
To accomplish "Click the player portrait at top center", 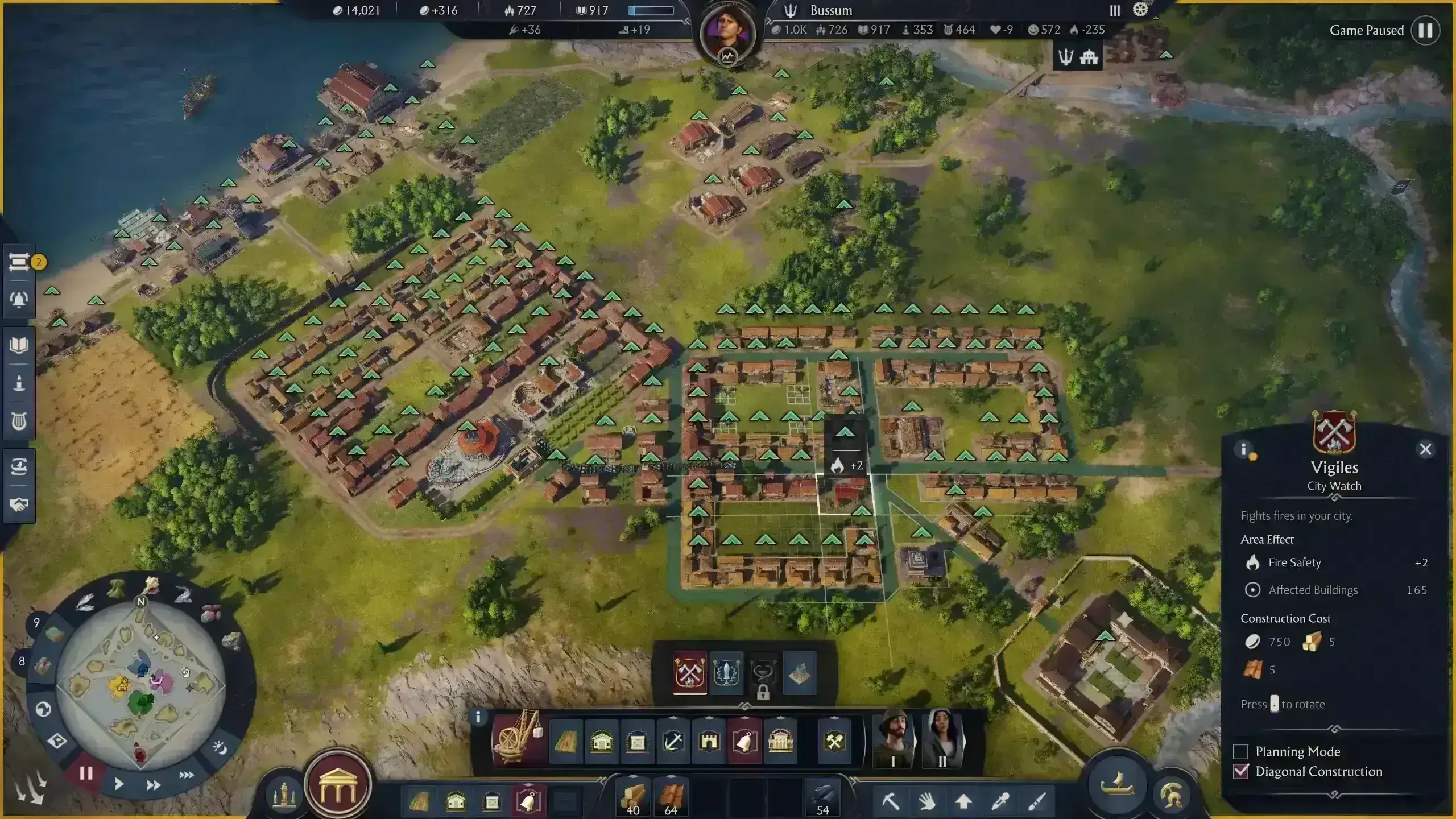I will coord(727,32).
